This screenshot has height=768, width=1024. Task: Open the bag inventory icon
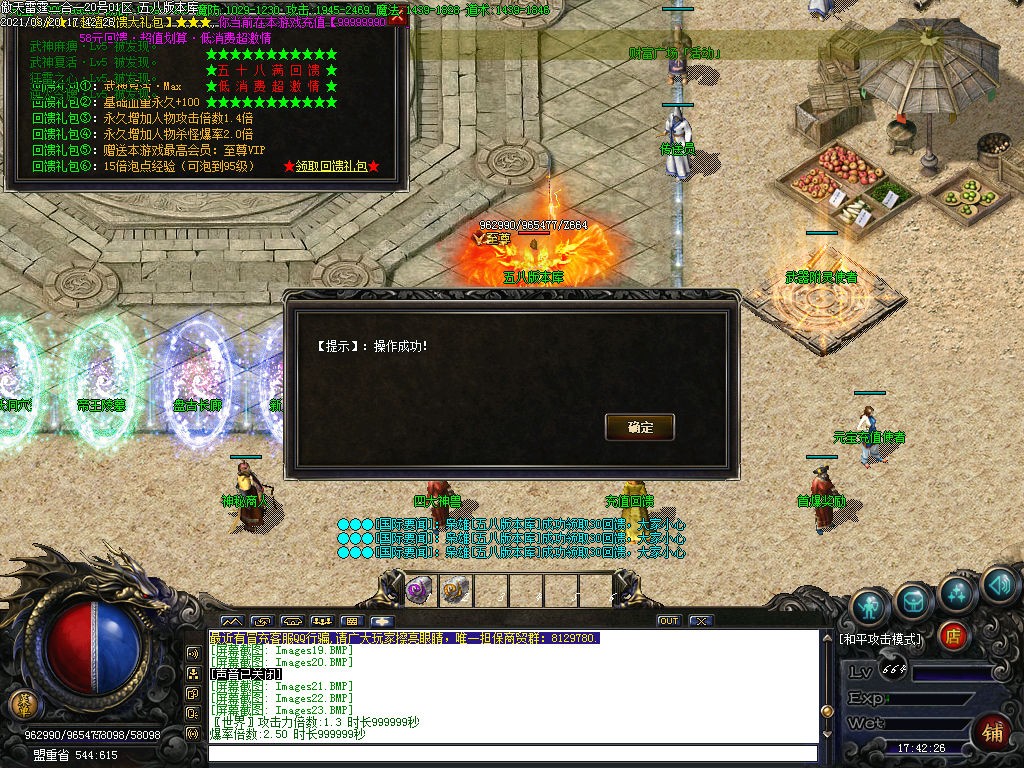click(x=914, y=599)
